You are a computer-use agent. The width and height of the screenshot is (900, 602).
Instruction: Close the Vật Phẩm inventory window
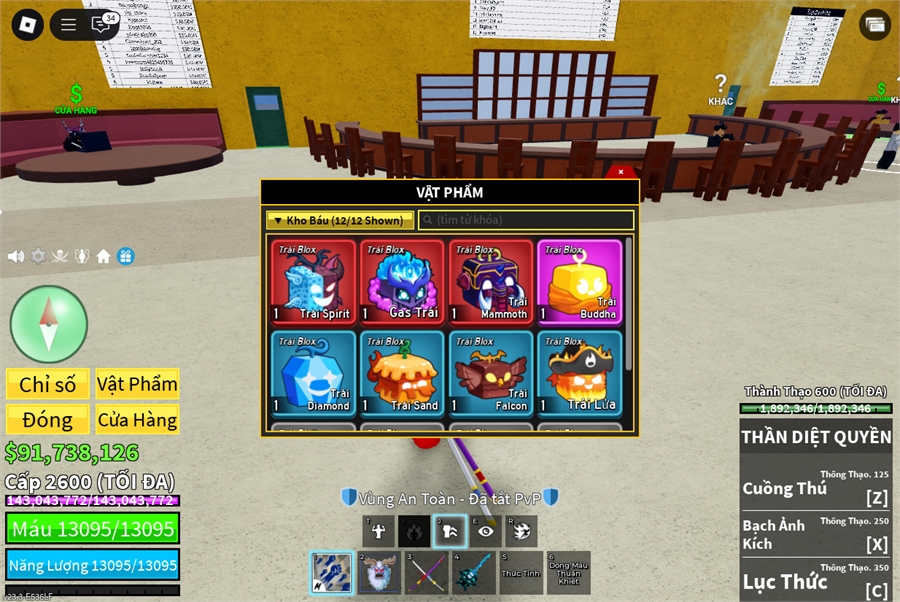621,172
